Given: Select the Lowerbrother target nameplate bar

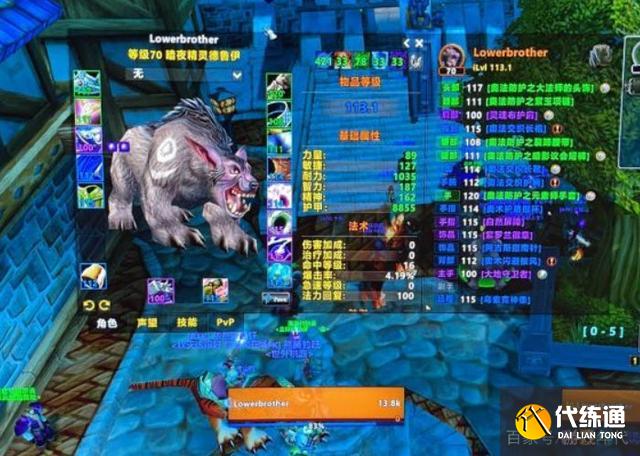Looking at the screenshot, I should point(316,401).
